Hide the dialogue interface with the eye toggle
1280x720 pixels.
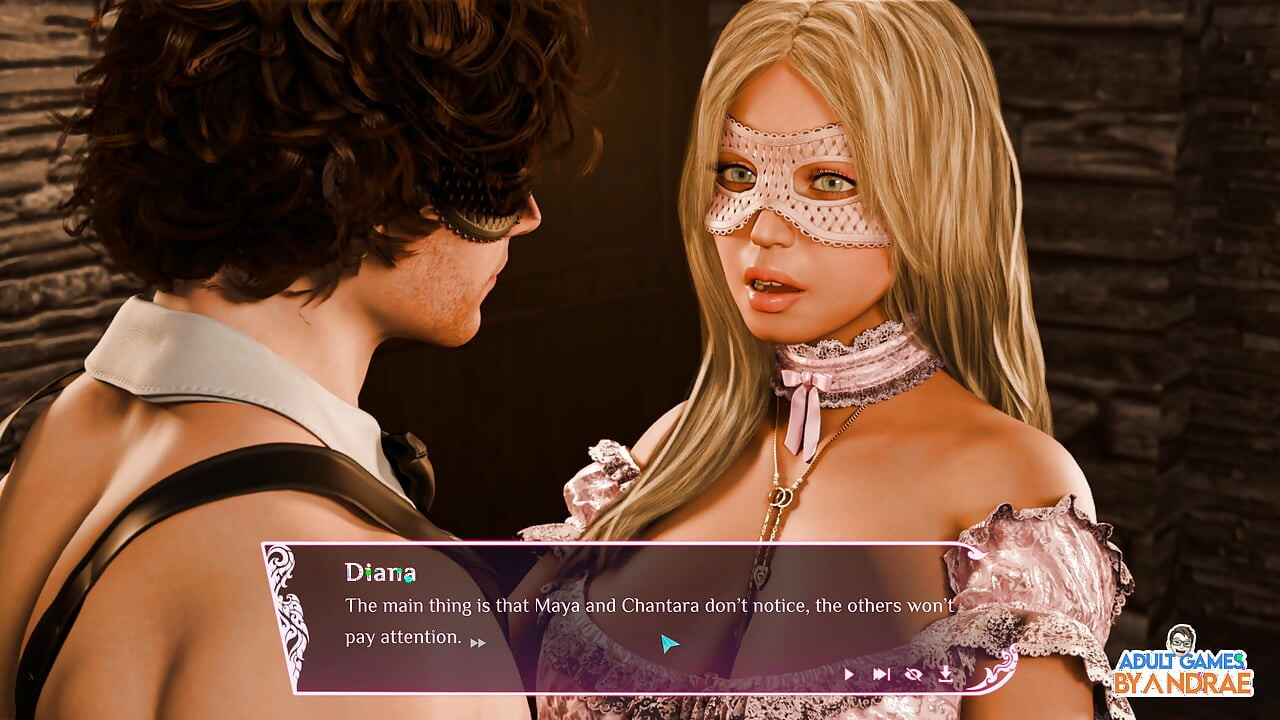pos(913,675)
